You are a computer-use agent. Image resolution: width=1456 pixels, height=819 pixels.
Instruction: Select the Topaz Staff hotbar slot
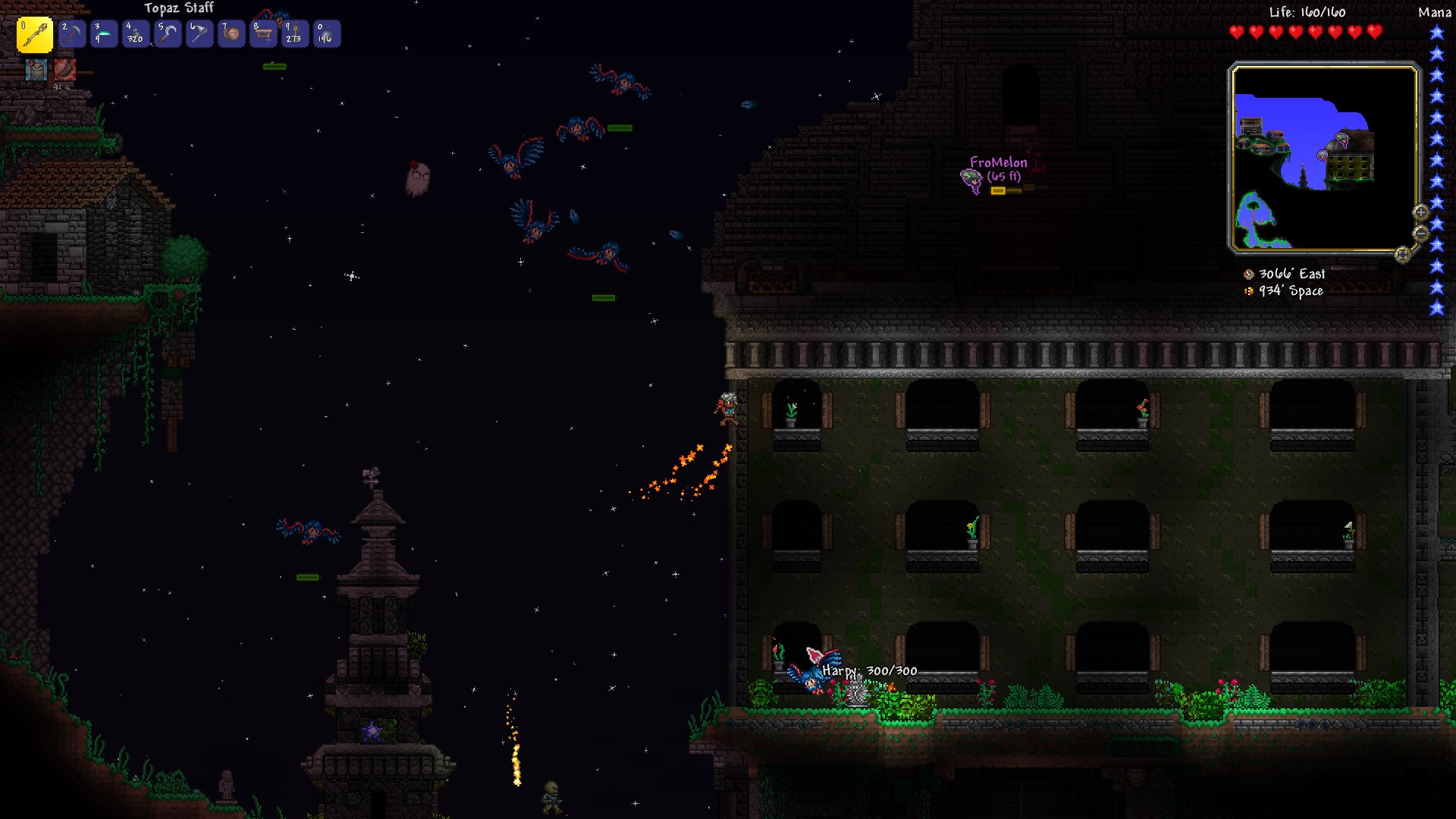(35, 35)
